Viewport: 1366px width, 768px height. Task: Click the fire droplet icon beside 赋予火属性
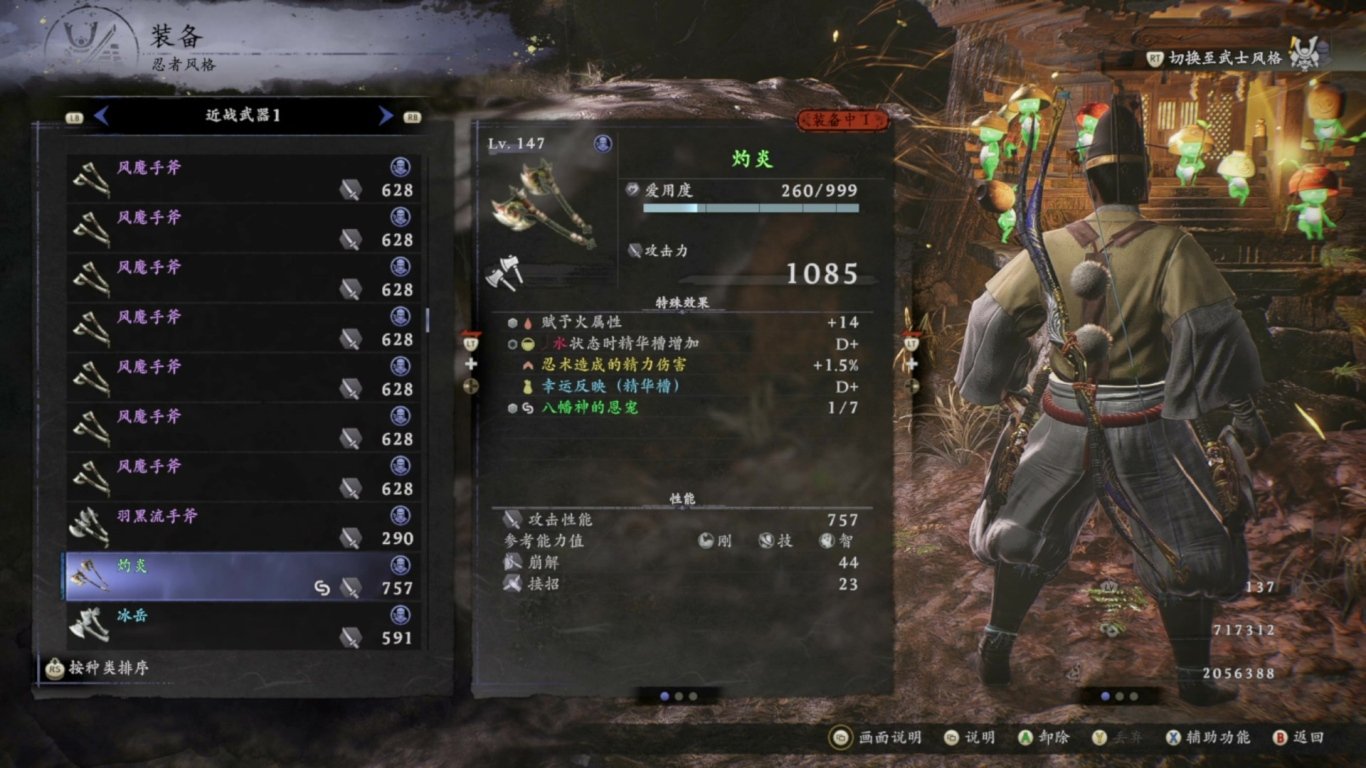coord(528,324)
